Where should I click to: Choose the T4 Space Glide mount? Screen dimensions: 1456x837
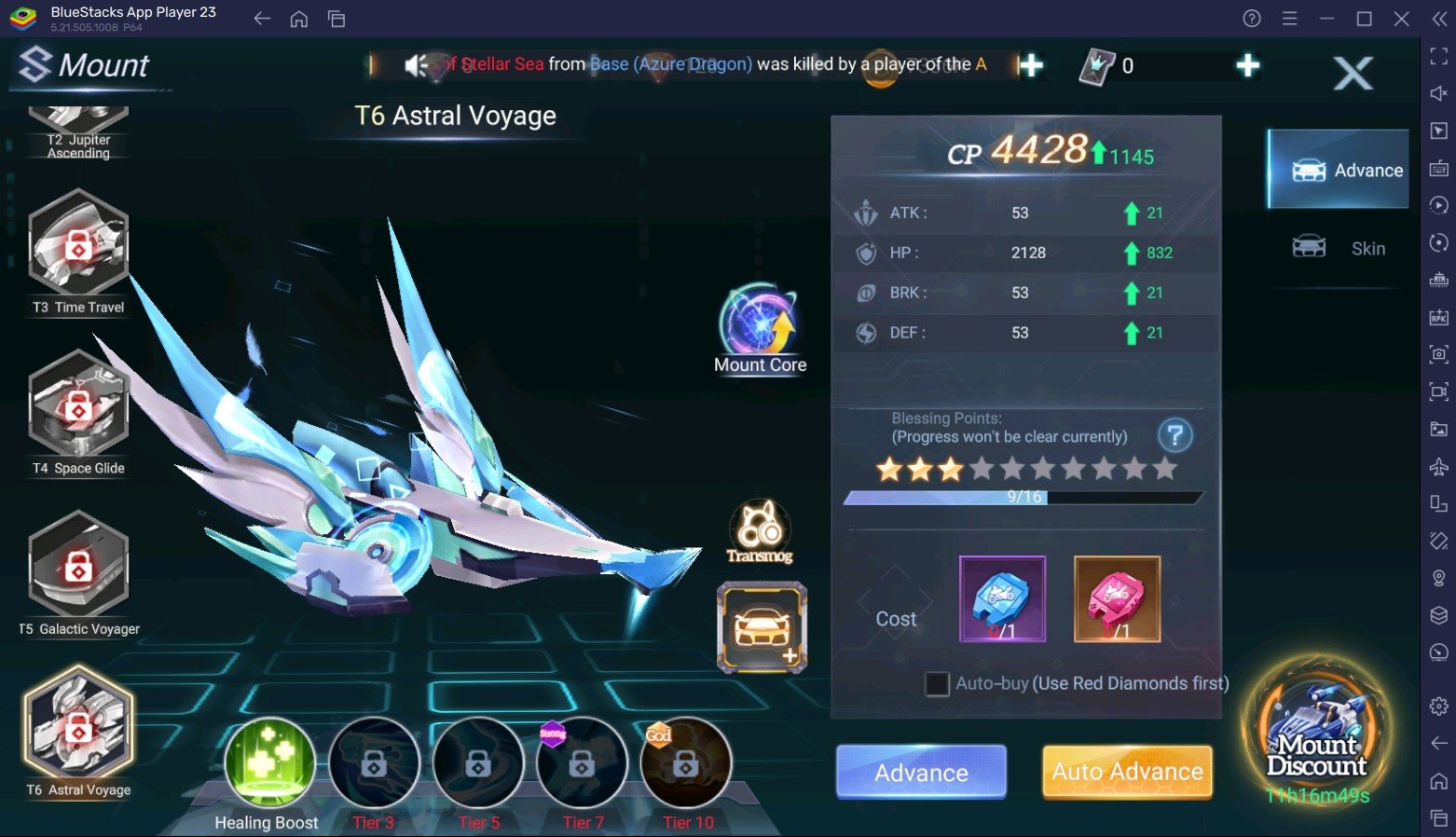tap(78, 406)
